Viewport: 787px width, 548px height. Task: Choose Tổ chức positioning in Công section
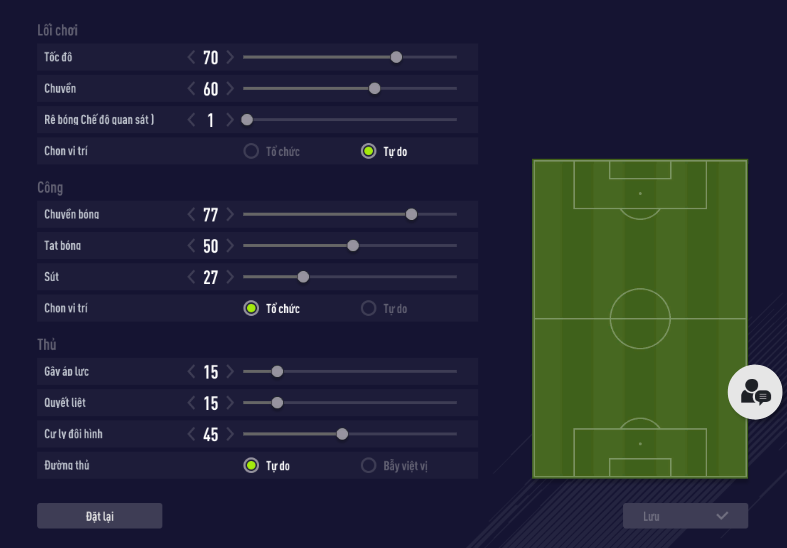coord(252,308)
